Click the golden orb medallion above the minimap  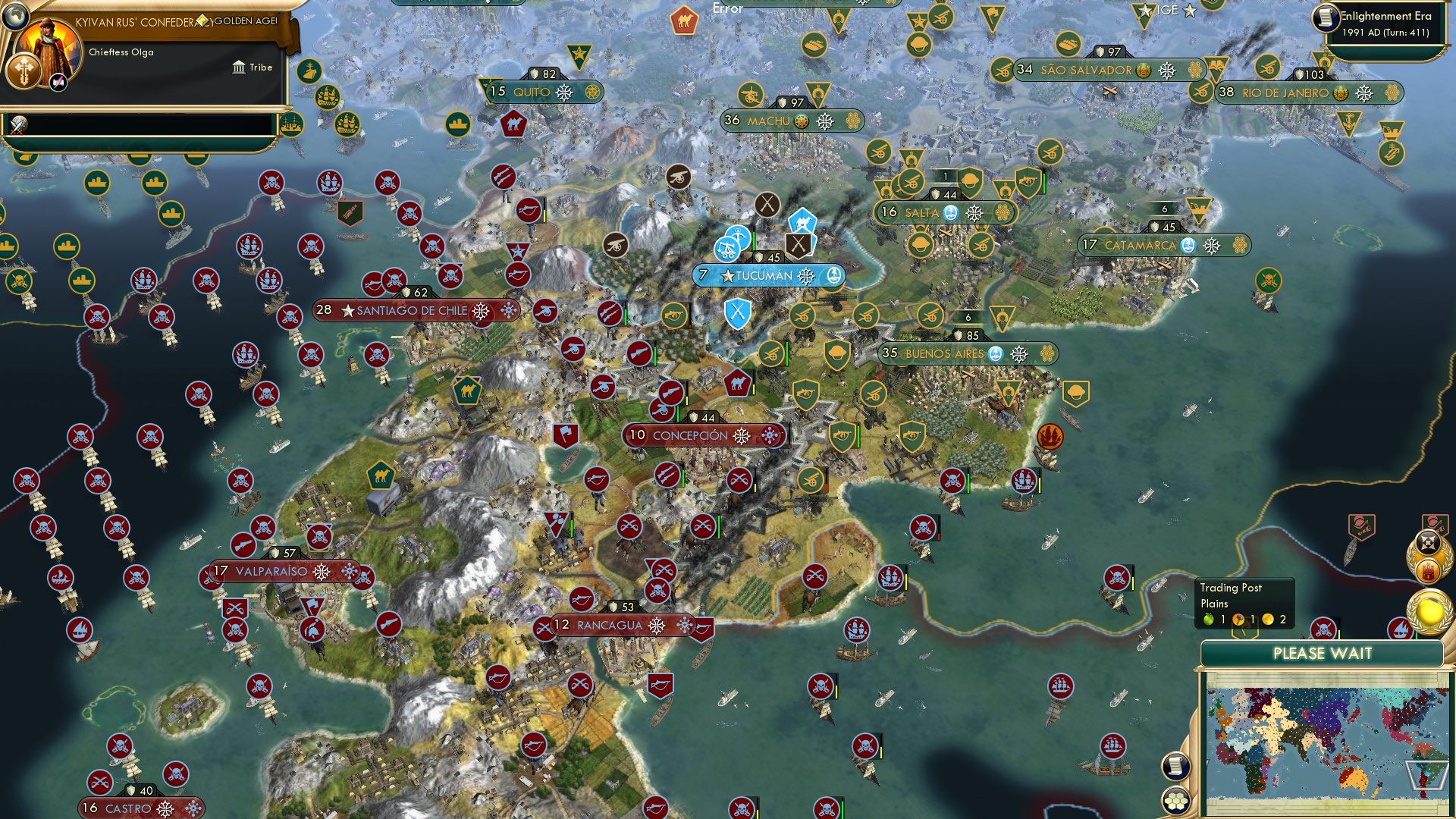1426,613
